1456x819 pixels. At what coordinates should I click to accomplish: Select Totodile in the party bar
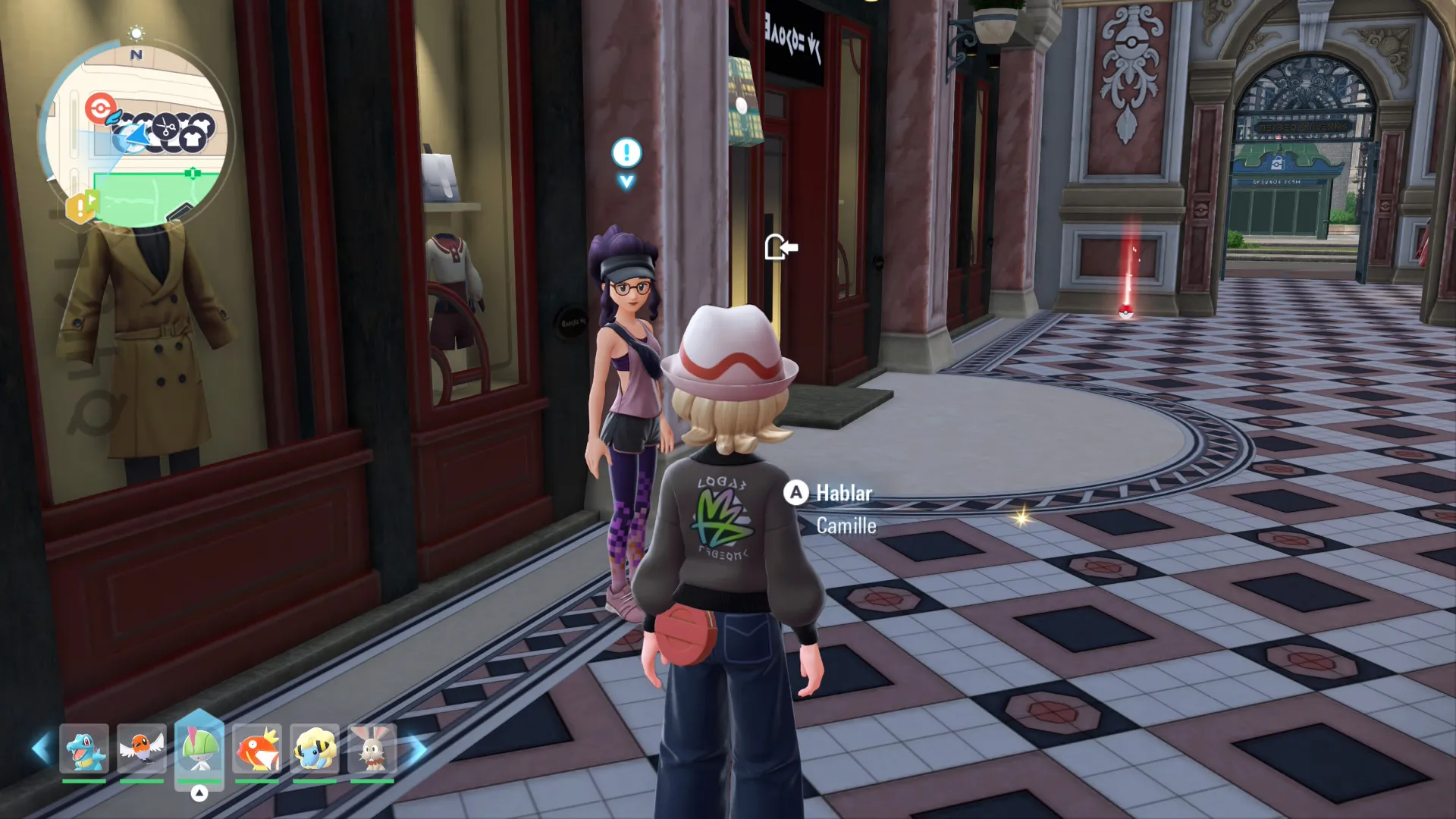point(84,749)
